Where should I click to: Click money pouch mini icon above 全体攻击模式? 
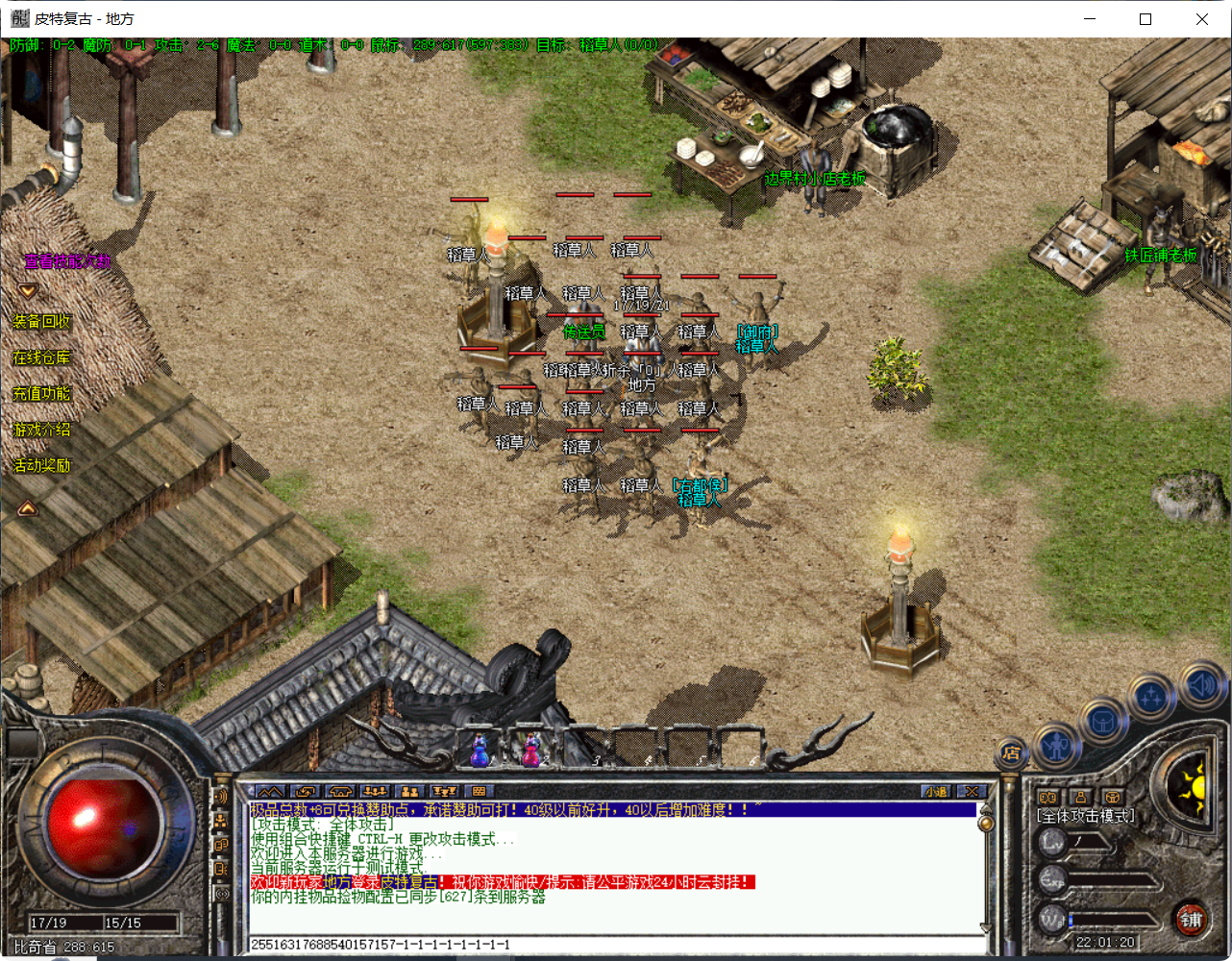[1049, 797]
